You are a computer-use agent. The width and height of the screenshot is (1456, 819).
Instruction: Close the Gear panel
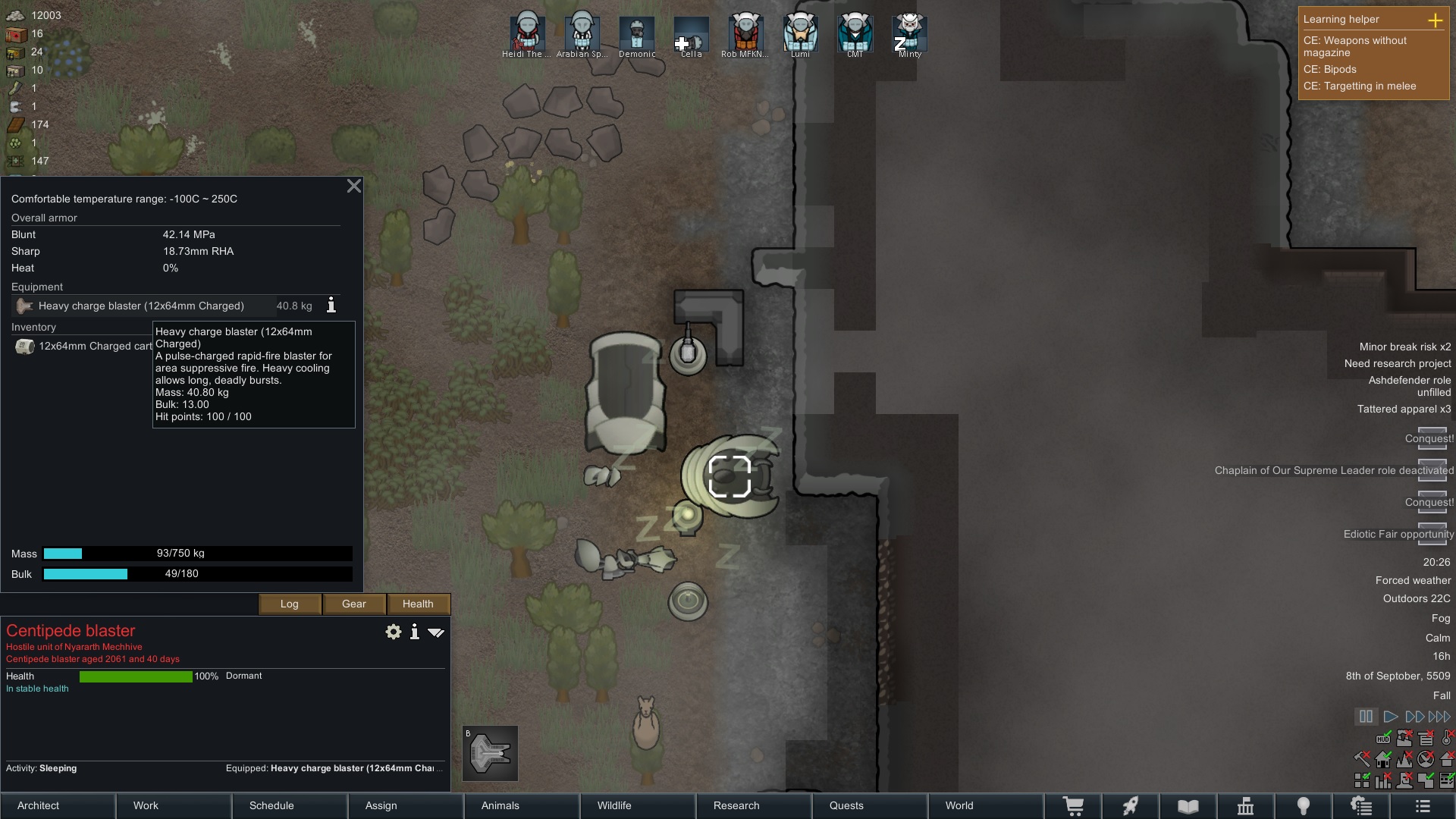353,187
